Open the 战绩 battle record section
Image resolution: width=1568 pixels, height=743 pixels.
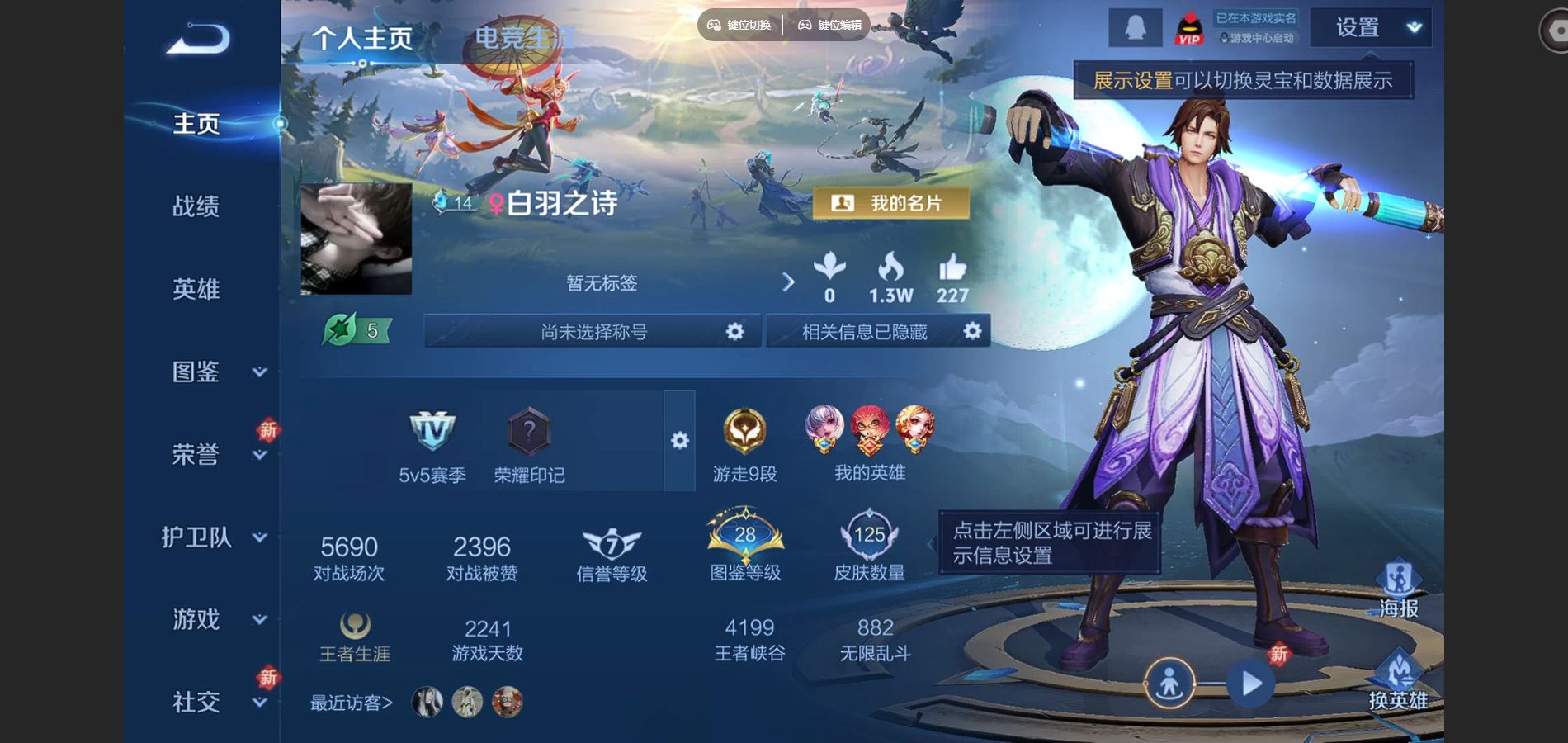point(196,206)
